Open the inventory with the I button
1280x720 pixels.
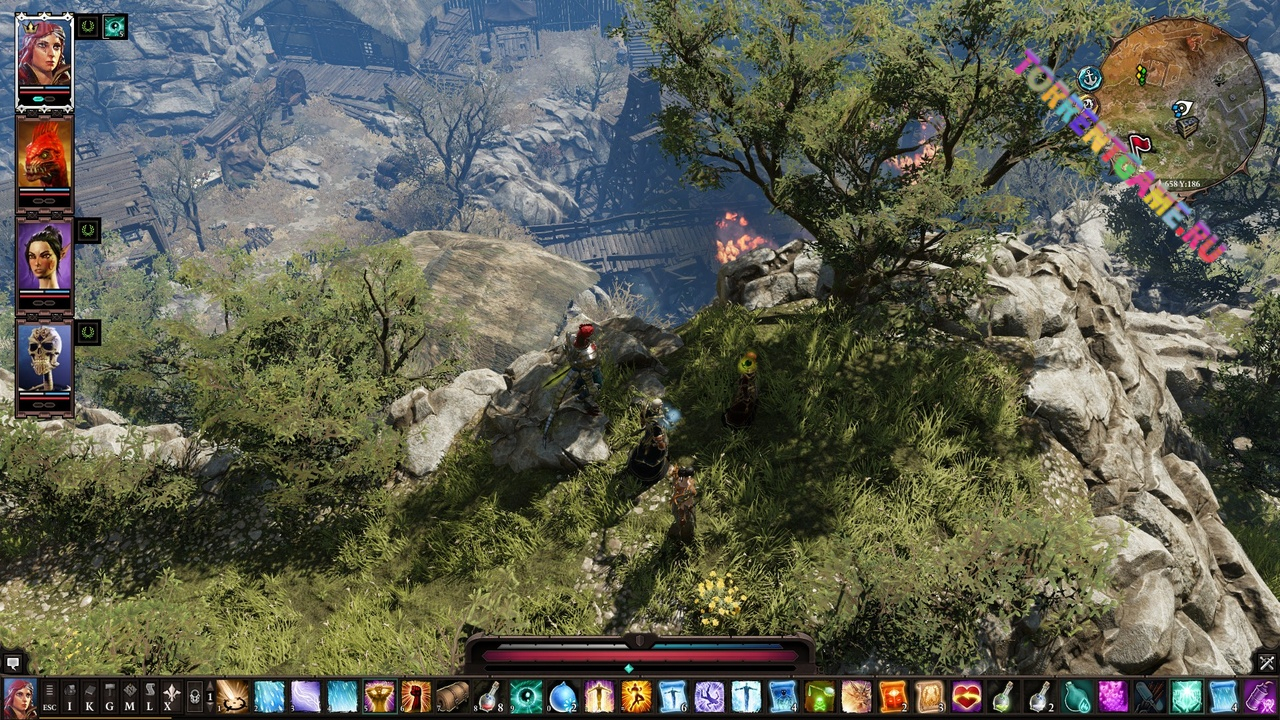[71, 695]
